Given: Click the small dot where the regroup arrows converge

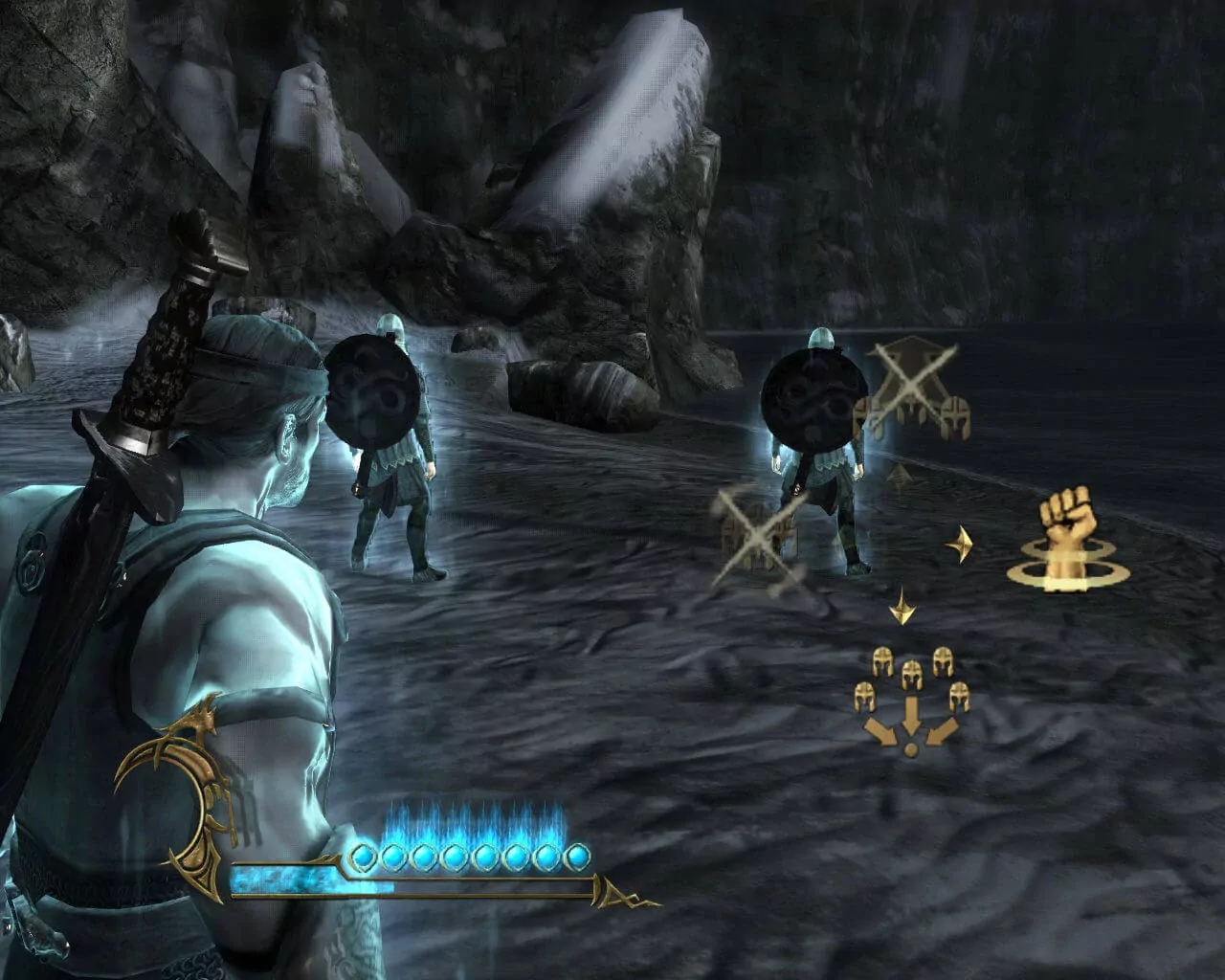Looking at the screenshot, I should tap(911, 749).
